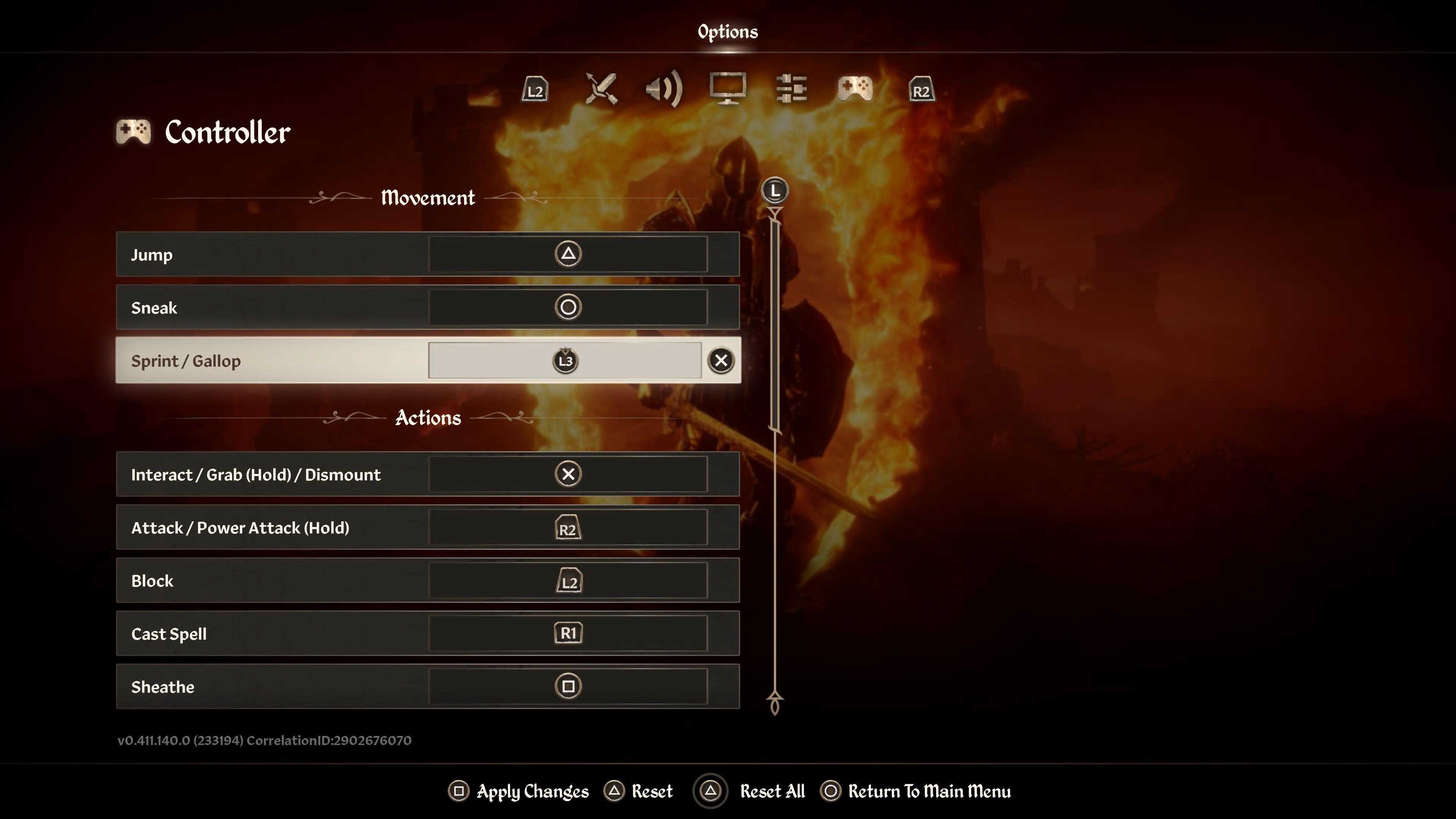This screenshot has width=1456, height=819.
Task: Reset the selected binding
Action: tap(639, 791)
